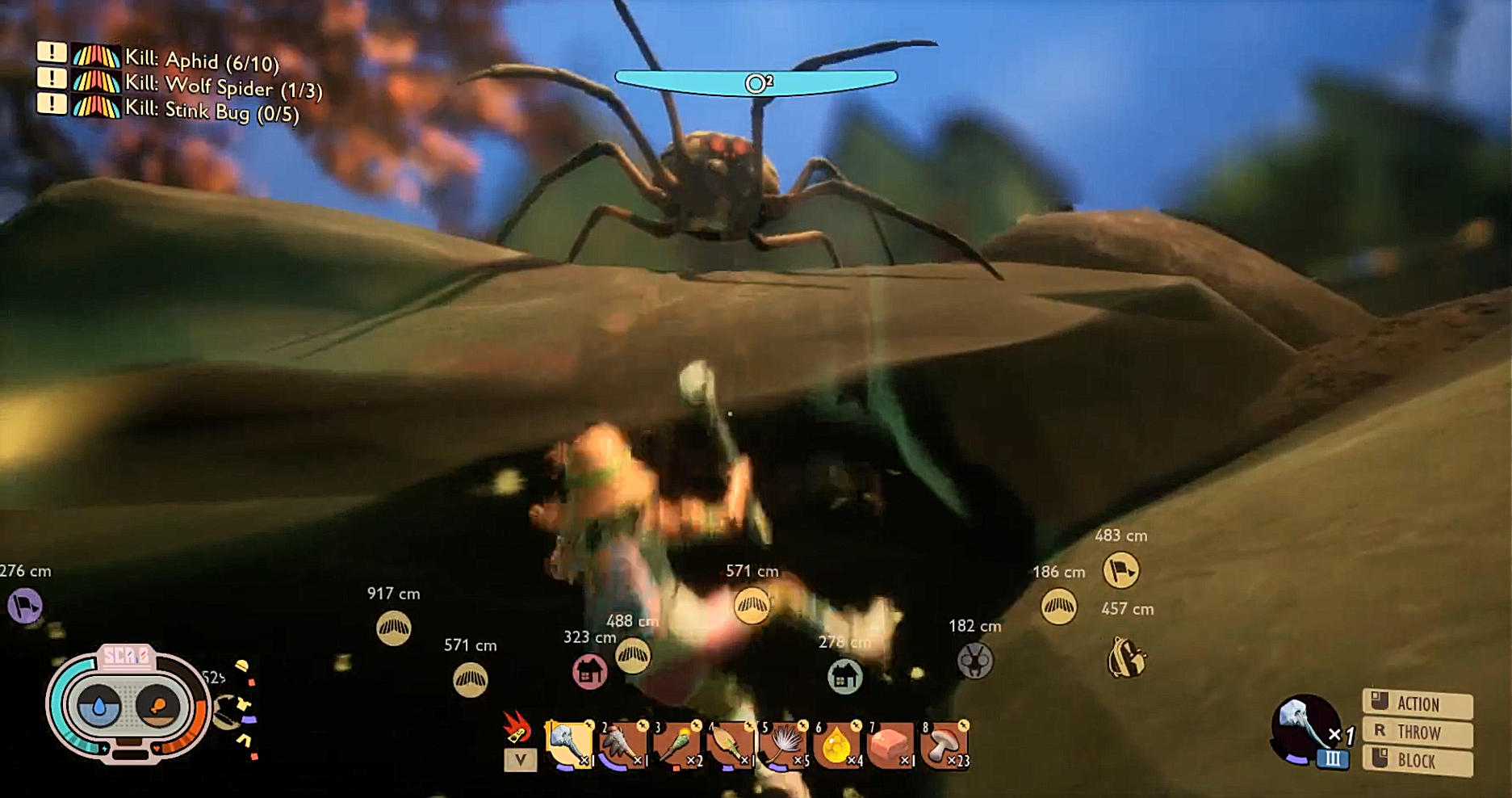
Task: Open the burning status effect details
Action: point(517,729)
